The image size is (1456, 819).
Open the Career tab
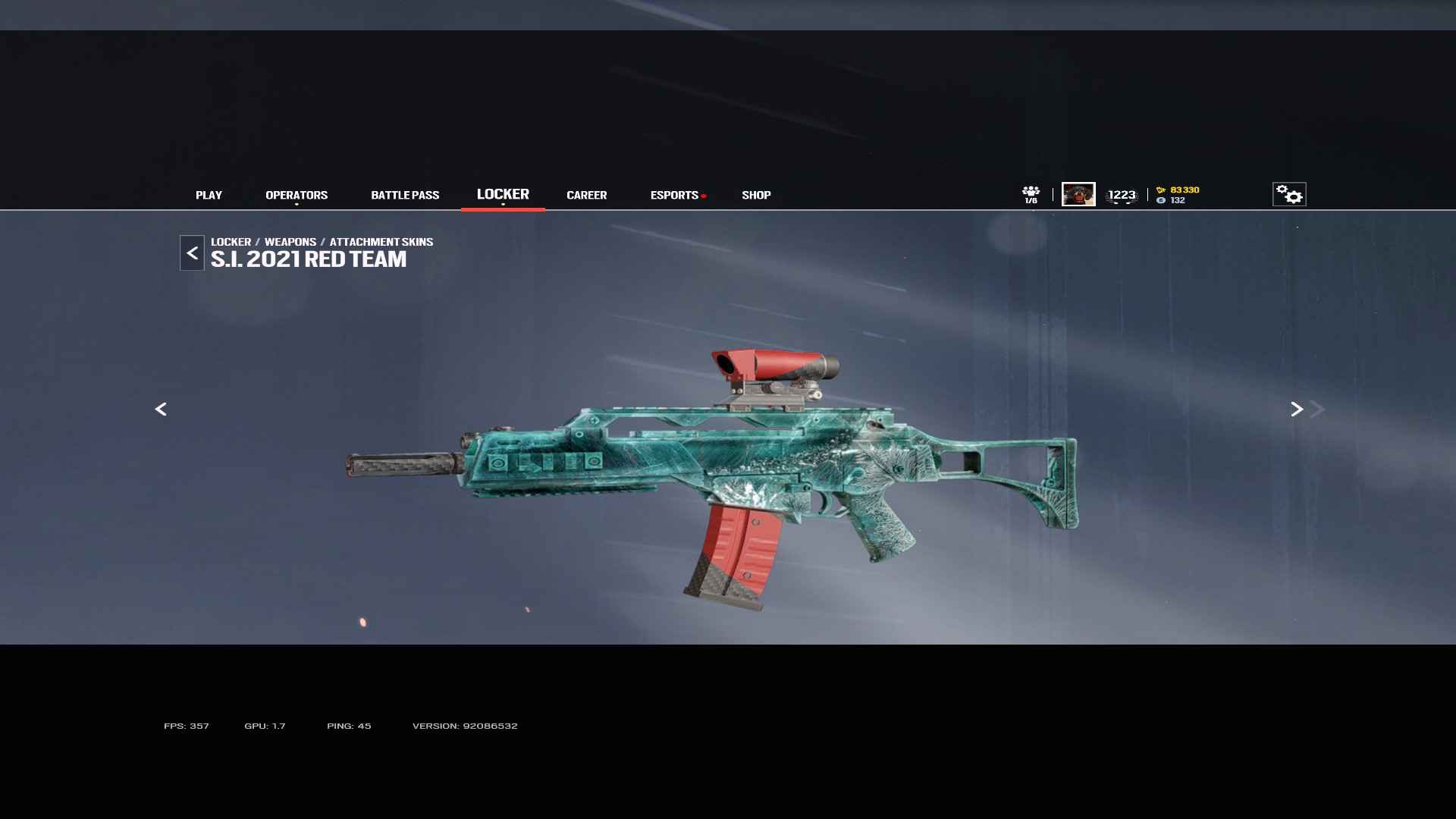[586, 195]
